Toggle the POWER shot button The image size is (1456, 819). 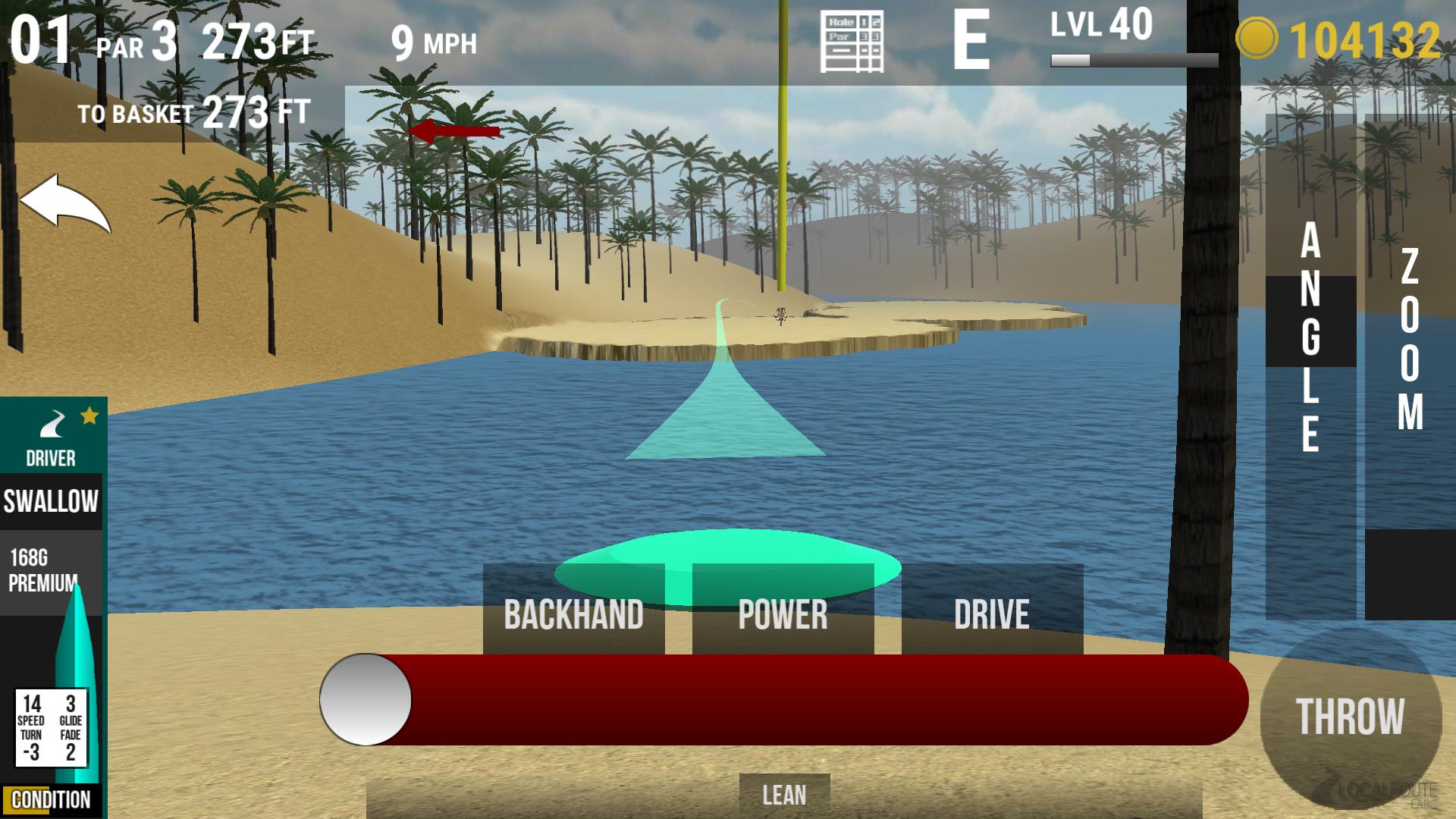[783, 613]
